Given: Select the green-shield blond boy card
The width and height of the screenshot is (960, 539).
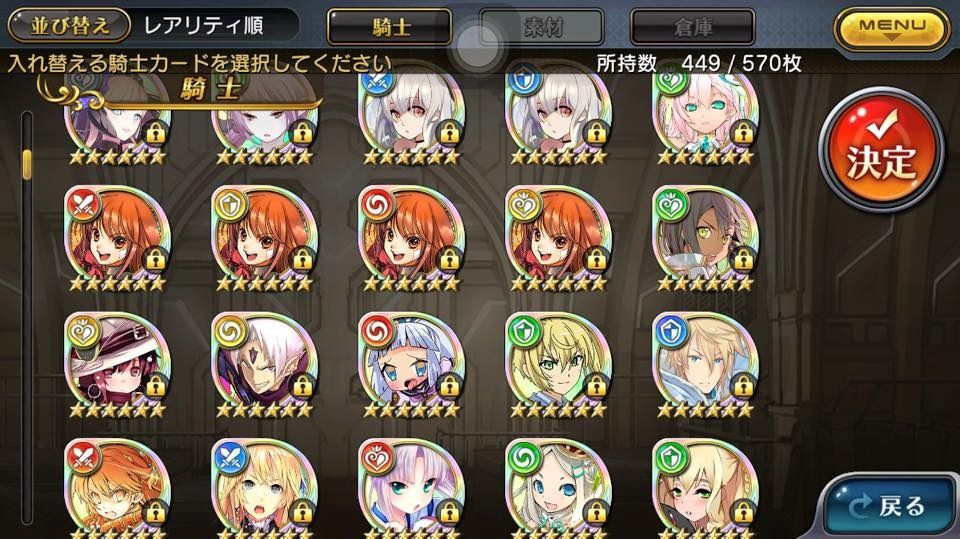Looking at the screenshot, I should click(x=555, y=361).
